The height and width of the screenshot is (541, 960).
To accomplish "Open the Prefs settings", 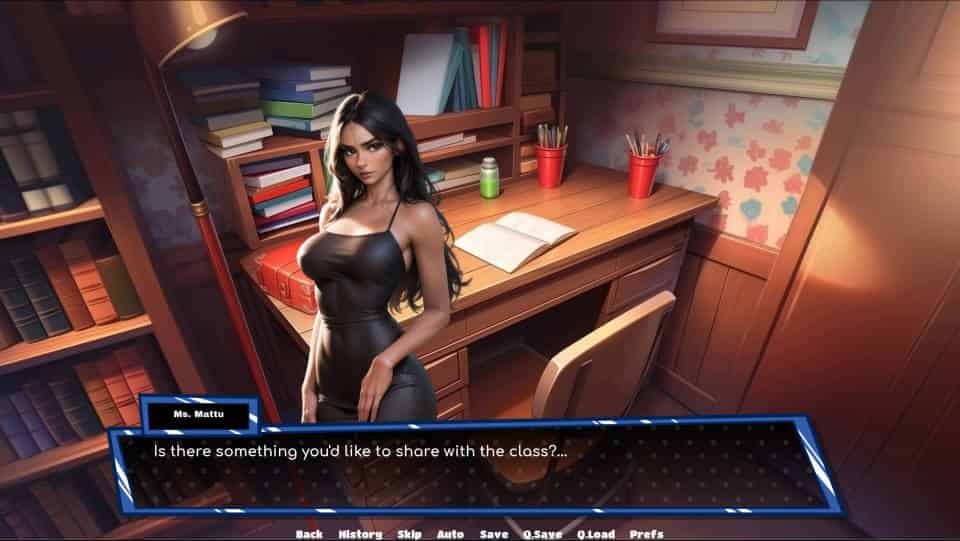I will (647, 534).
